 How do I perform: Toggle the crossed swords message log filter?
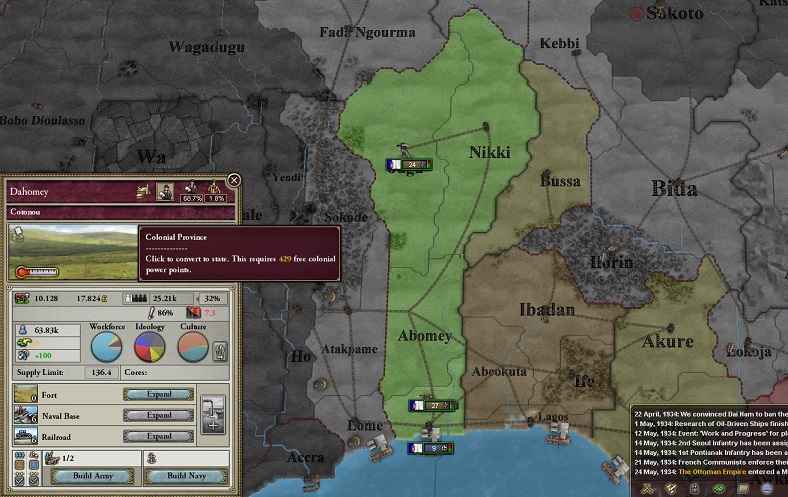click(x=646, y=489)
